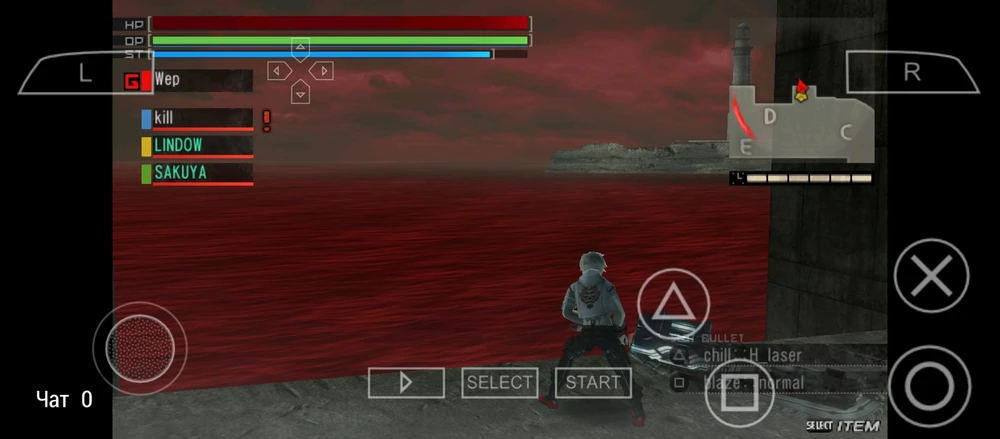Screen dimensions: 1000x439
Task: Tap the D-pad right arrow
Action: 322,71
